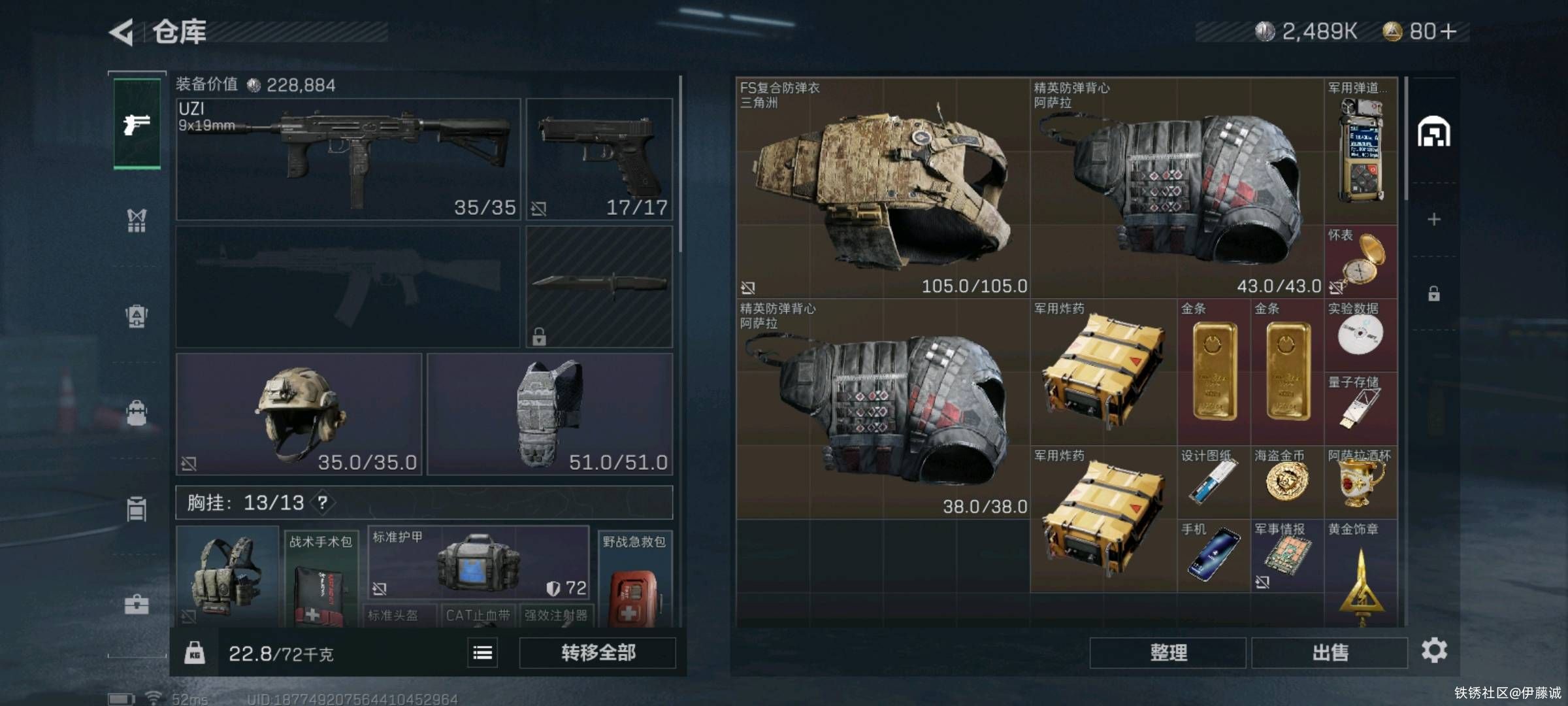Select the 海盗金币 pirate coin item

pos(1287,482)
